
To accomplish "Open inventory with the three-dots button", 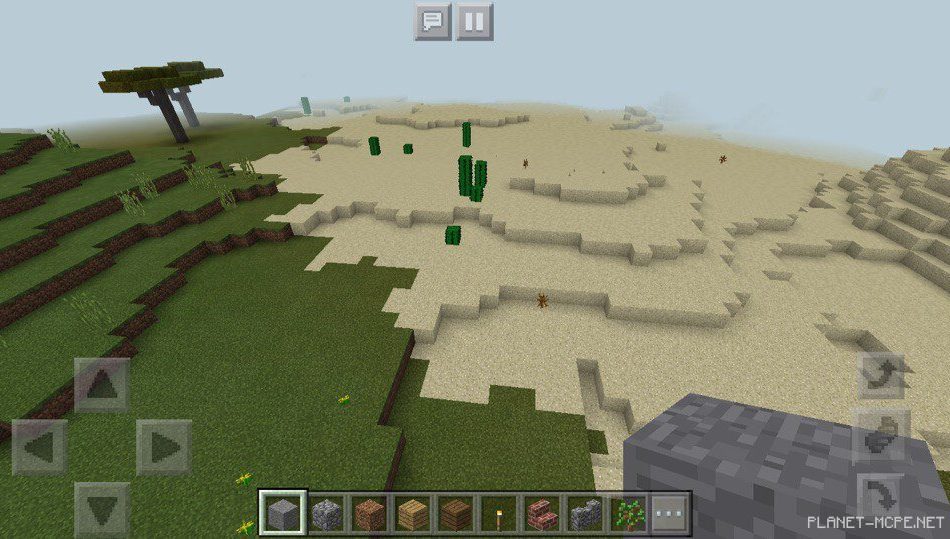I will (x=670, y=514).
